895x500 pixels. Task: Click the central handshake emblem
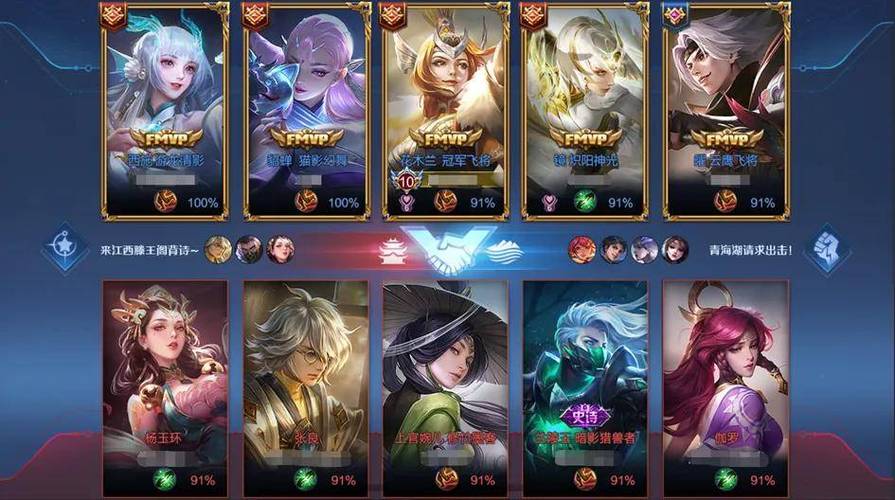tap(447, 250)
